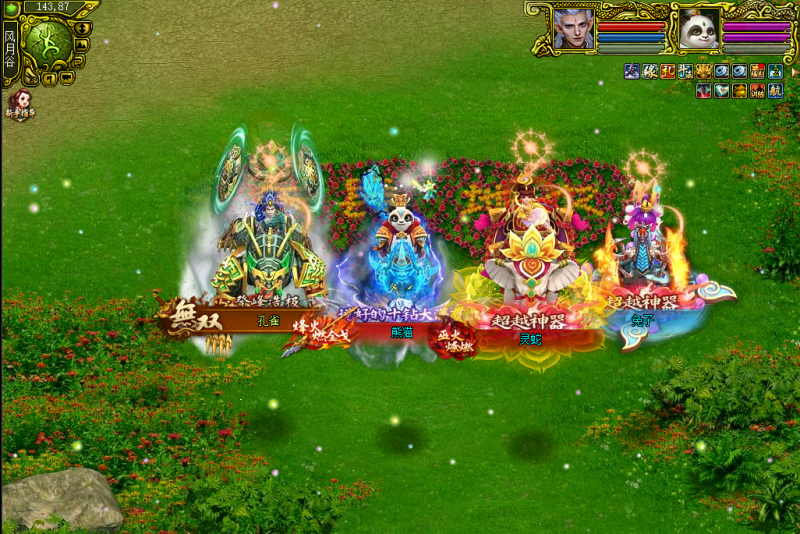Click the golden lotus status icon

(x=704, y=71)
